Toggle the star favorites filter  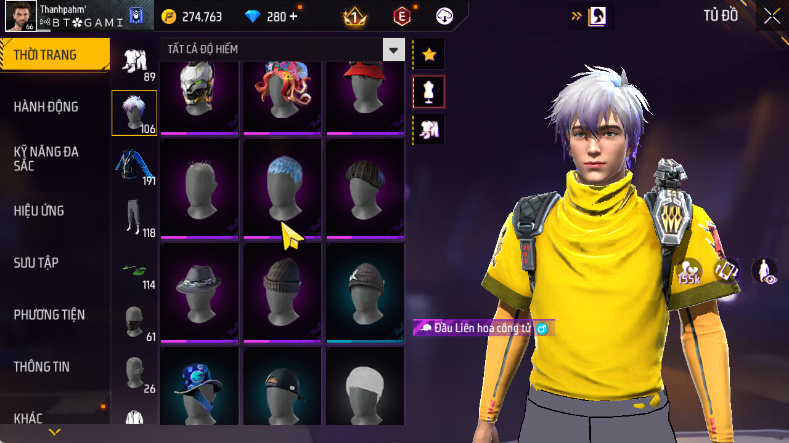[429, 53]
